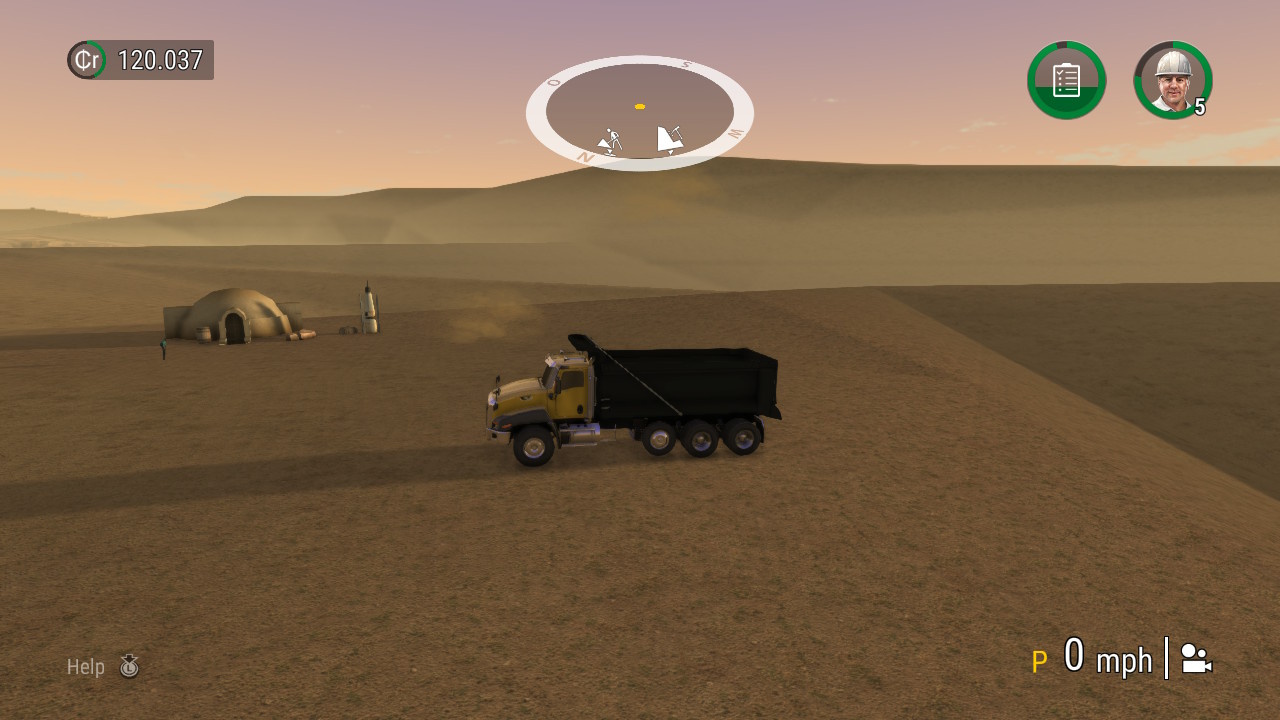Select the yellow mission dot inside the compass
1280x720 pixels.
pos(640,106)
